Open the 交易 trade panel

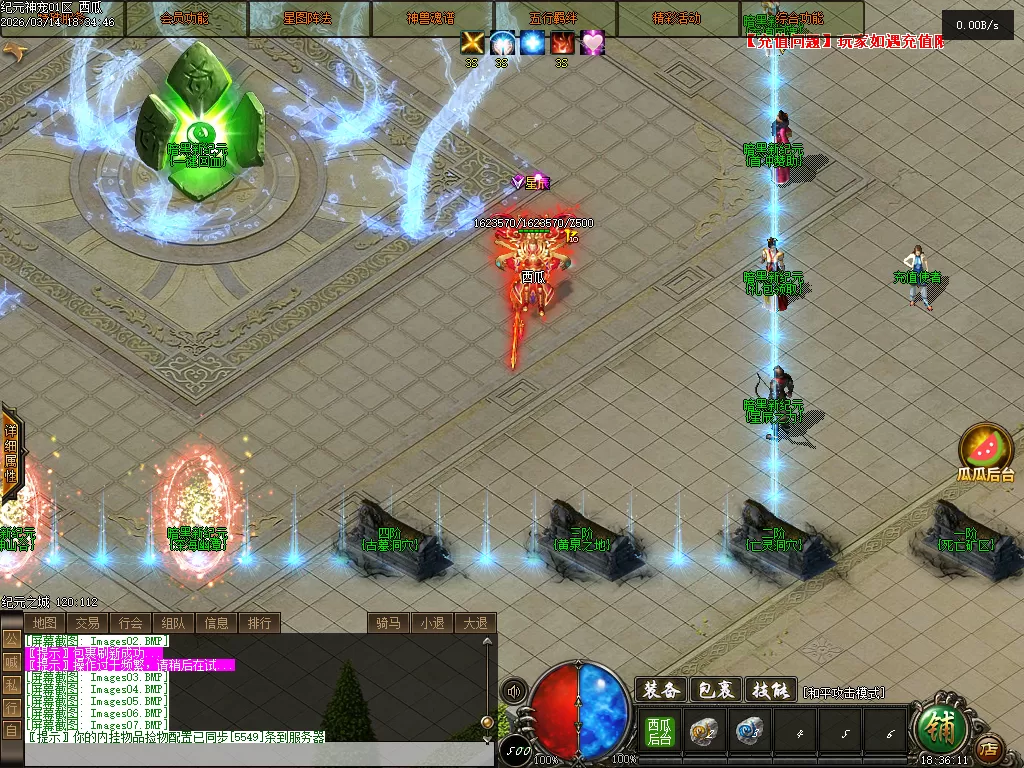click(87, 623)
